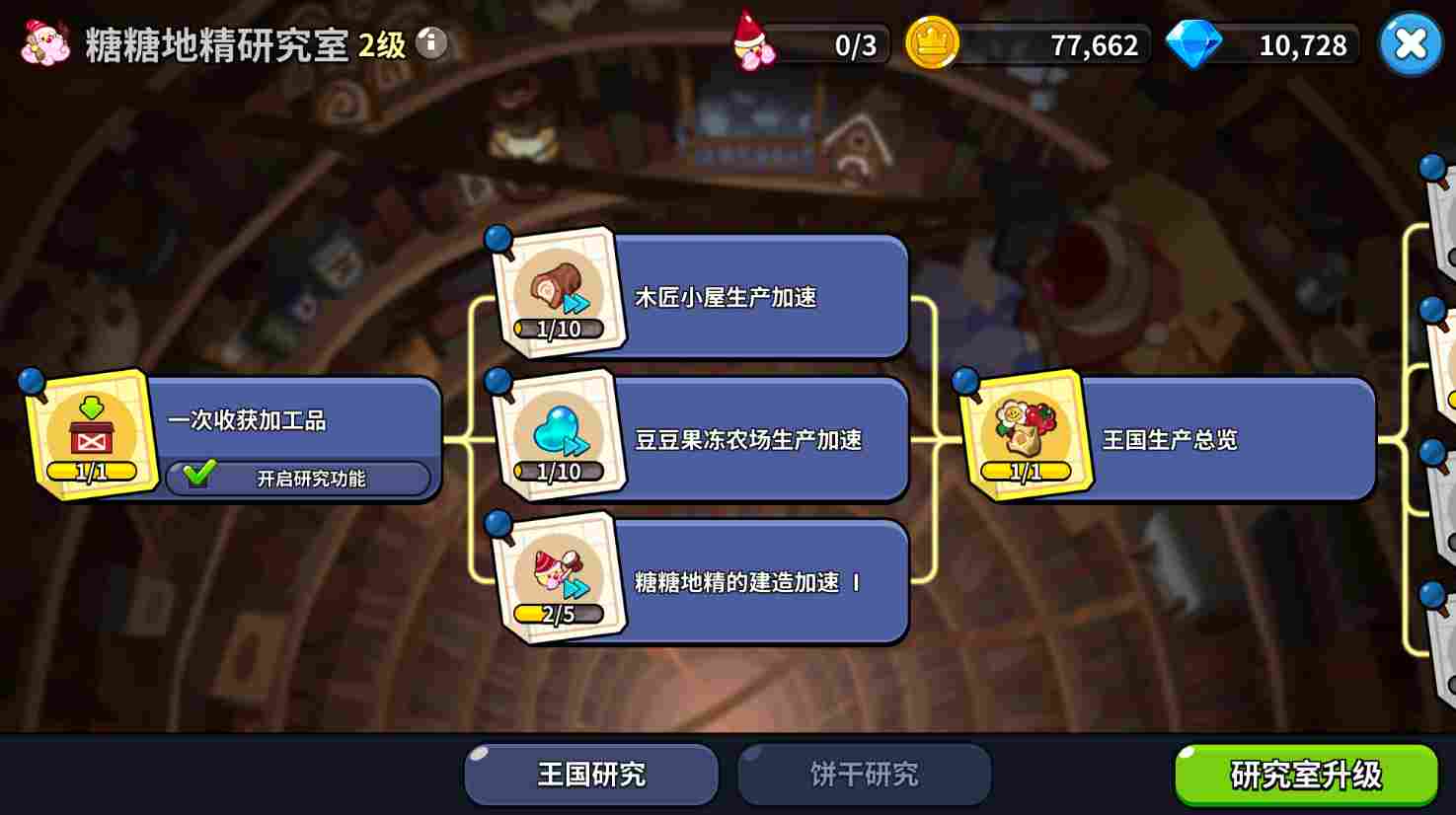Click the 木匠小屋生产加速 title banner

(760, 296)
